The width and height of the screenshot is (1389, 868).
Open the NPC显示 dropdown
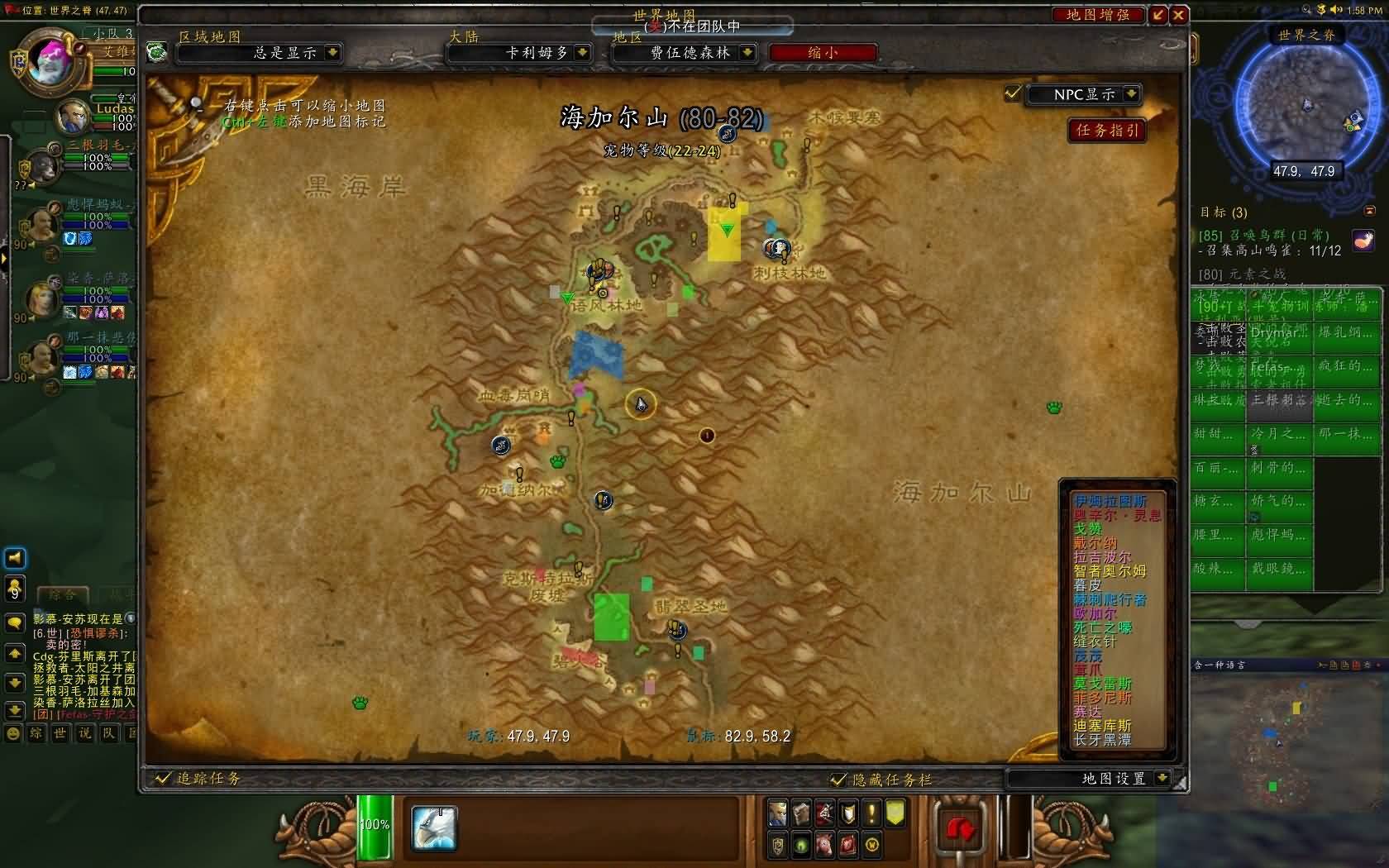click(1131, 94)
